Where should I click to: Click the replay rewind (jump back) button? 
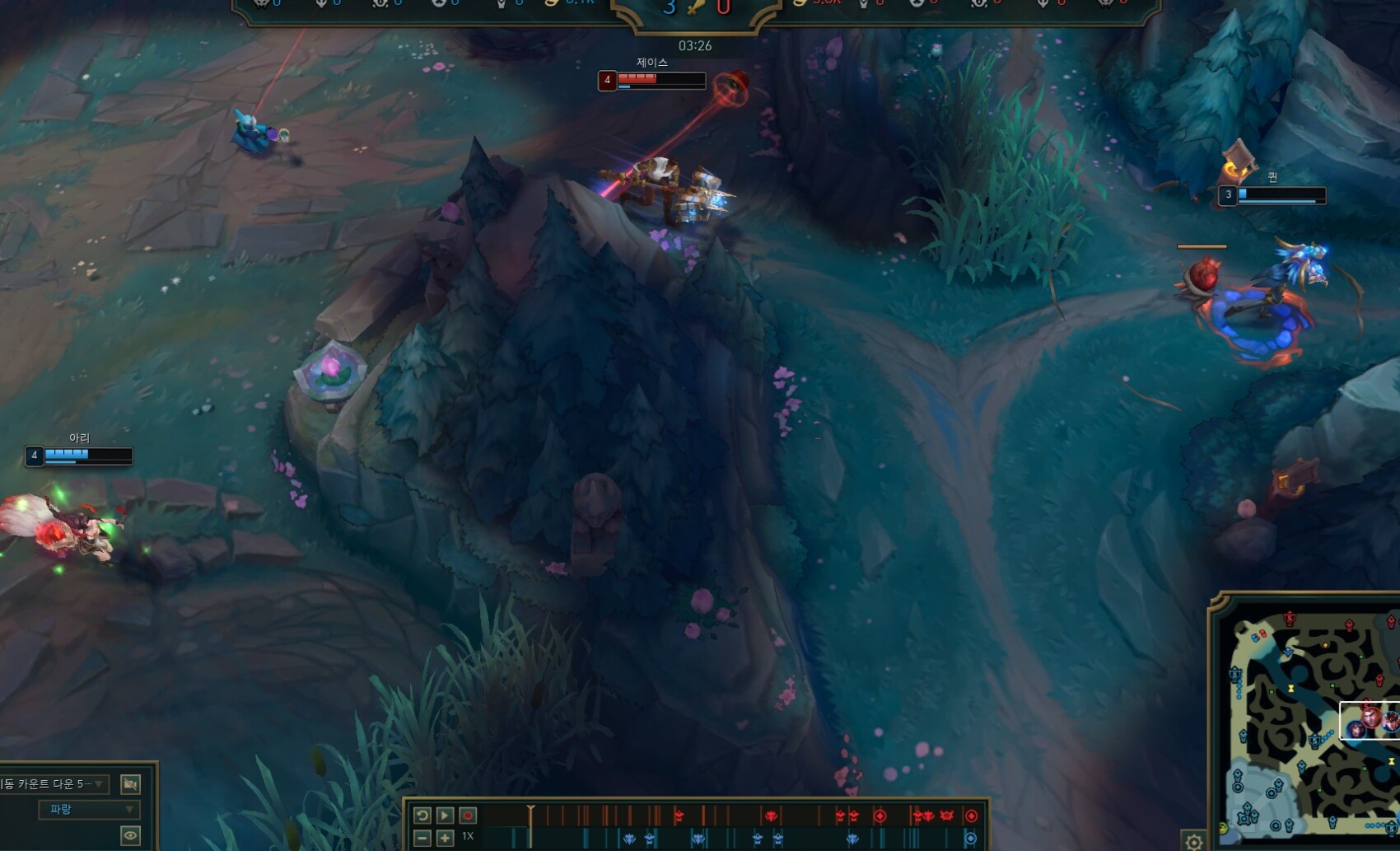point(422,816)
